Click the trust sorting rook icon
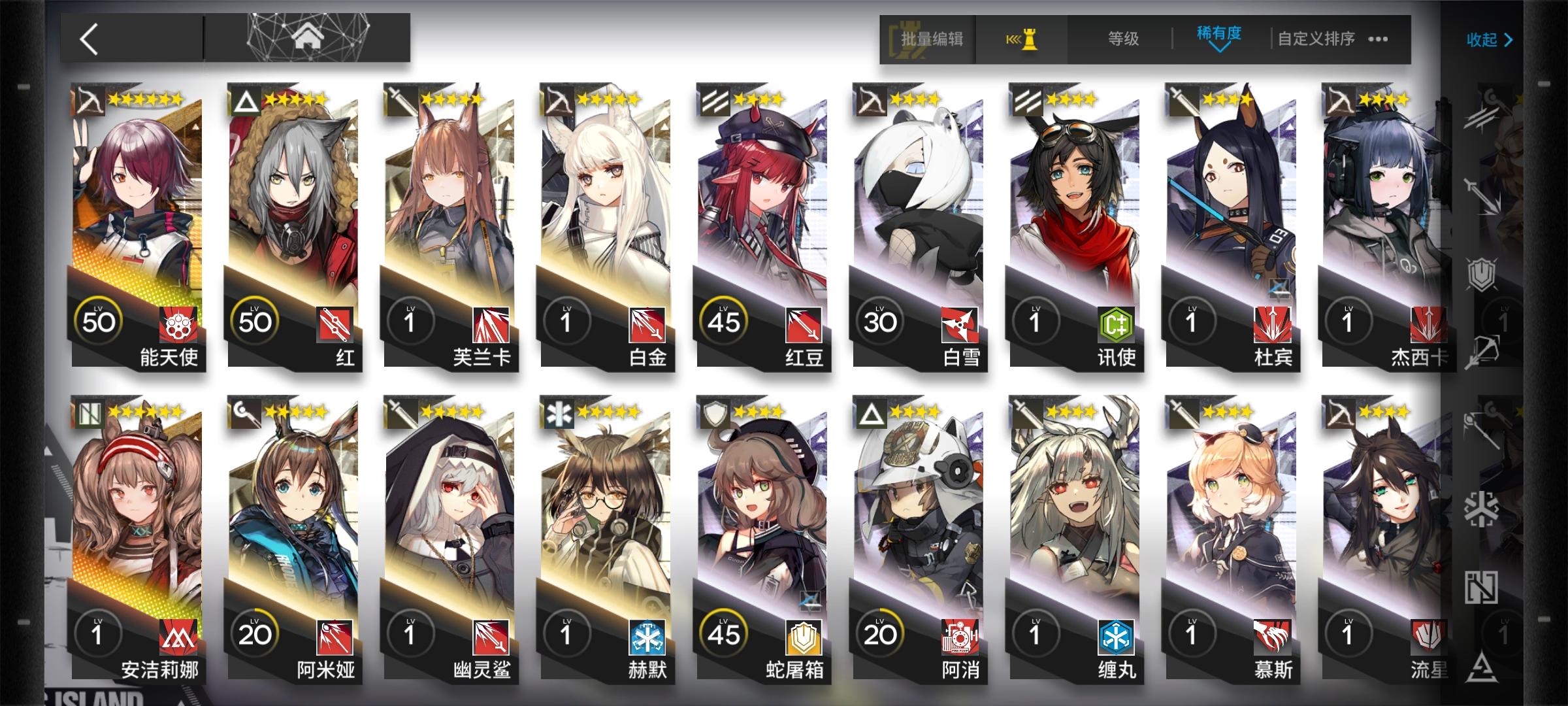 tap(1022, 39)
